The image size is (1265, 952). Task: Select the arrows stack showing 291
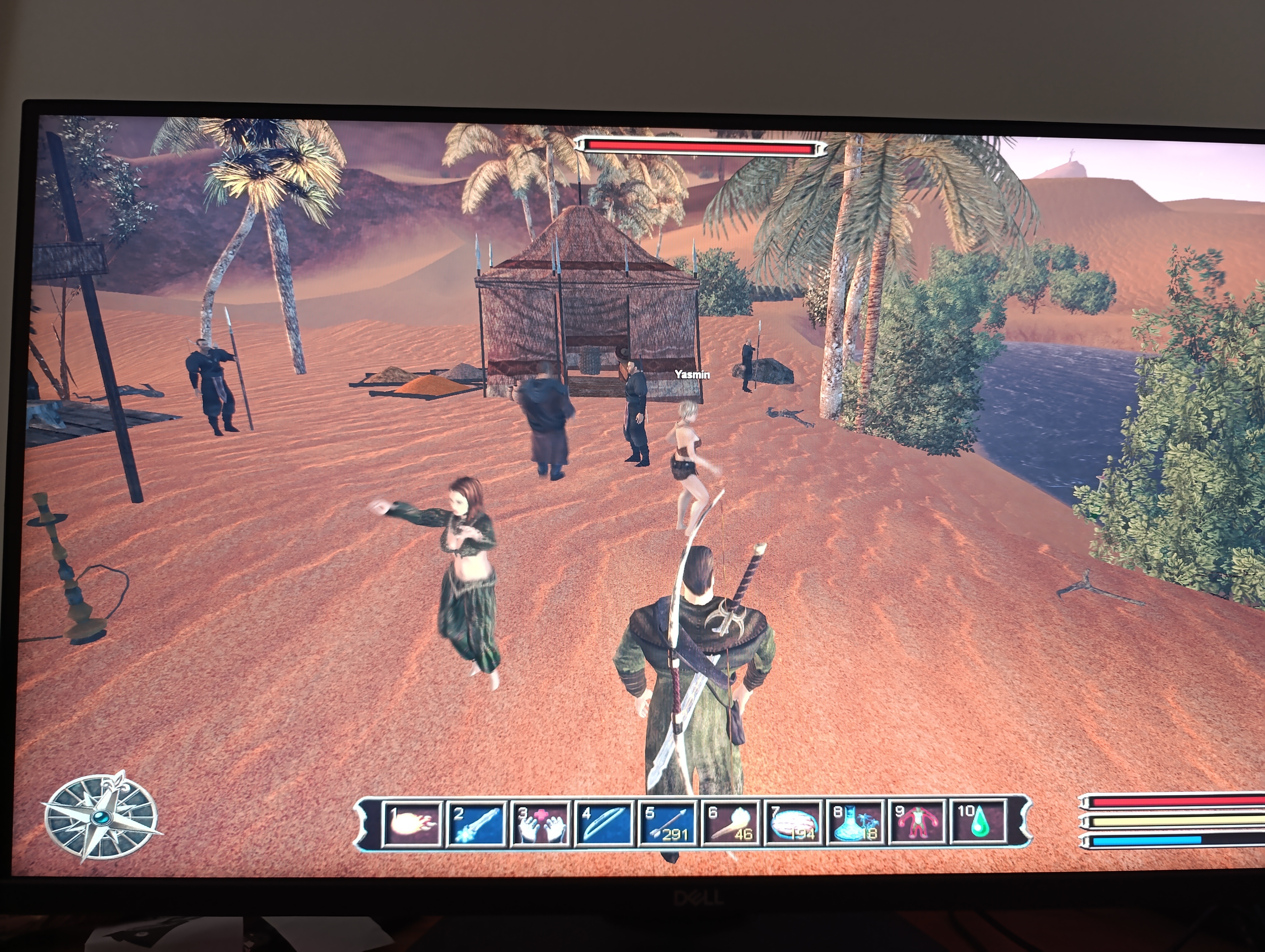click(x=667, y=824)
